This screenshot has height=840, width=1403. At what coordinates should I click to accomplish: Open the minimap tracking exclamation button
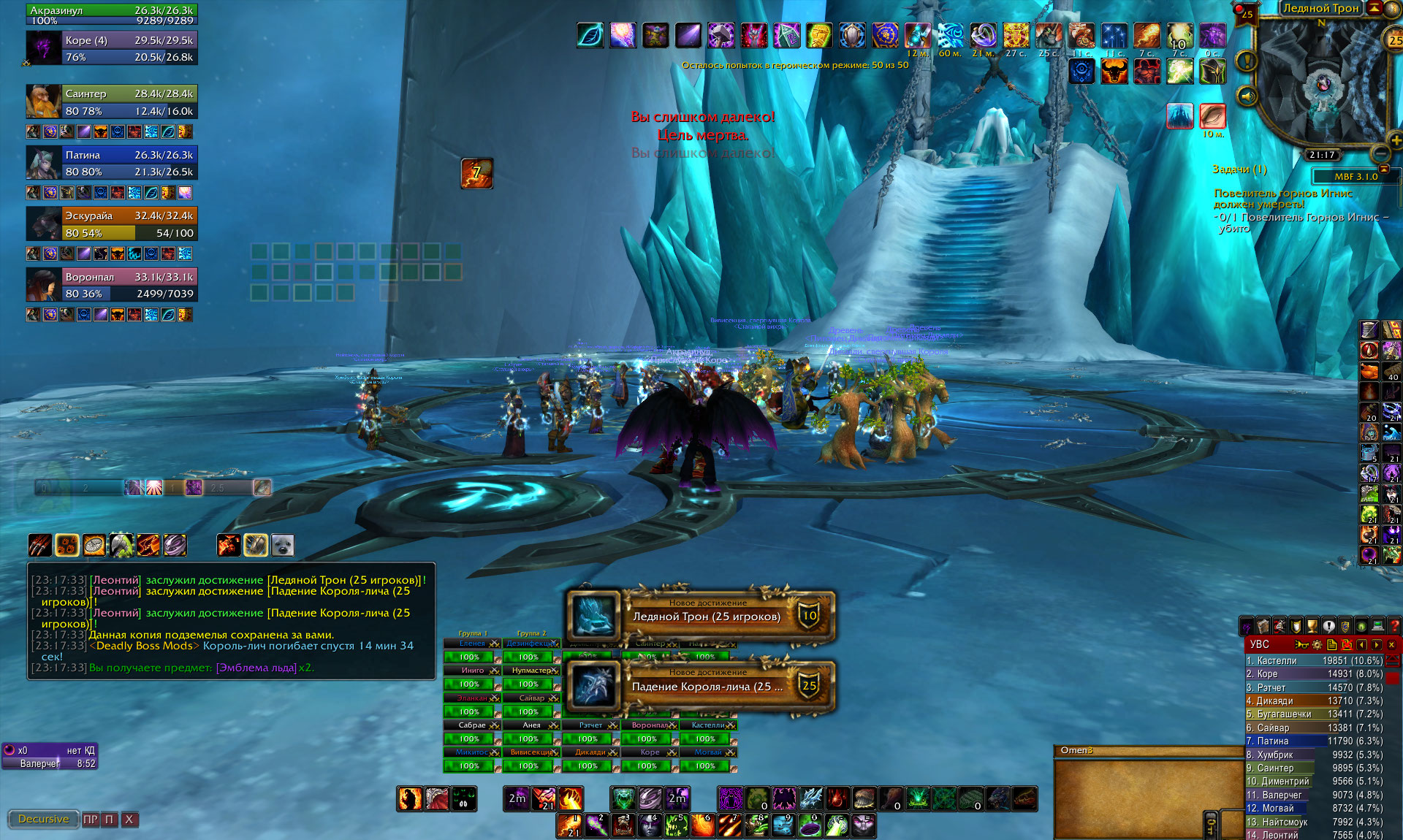(1246, 61)
